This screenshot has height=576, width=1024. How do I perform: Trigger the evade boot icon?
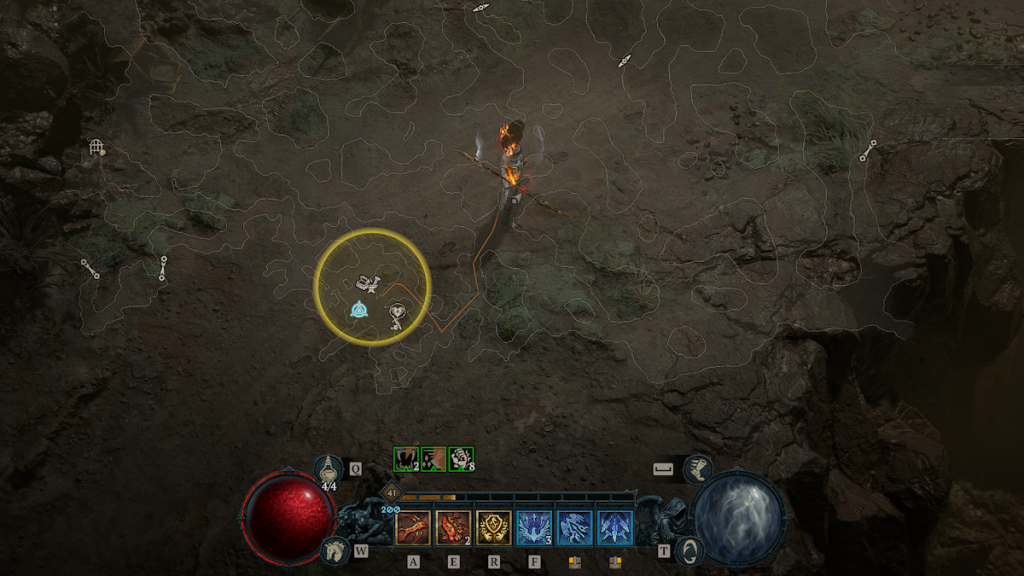coord(698,468)
